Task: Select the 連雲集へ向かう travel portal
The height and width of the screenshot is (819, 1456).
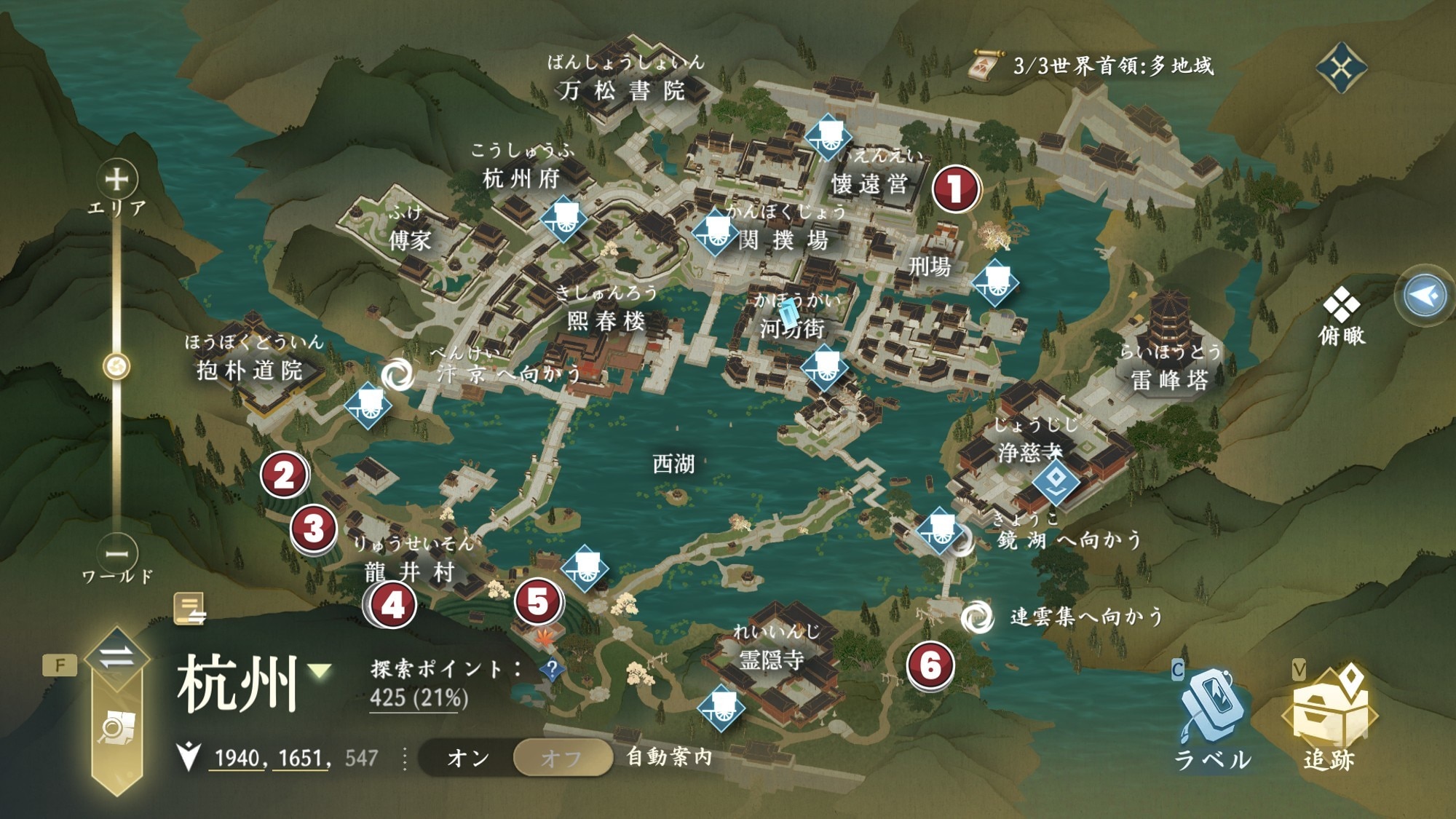Action: 976,617
